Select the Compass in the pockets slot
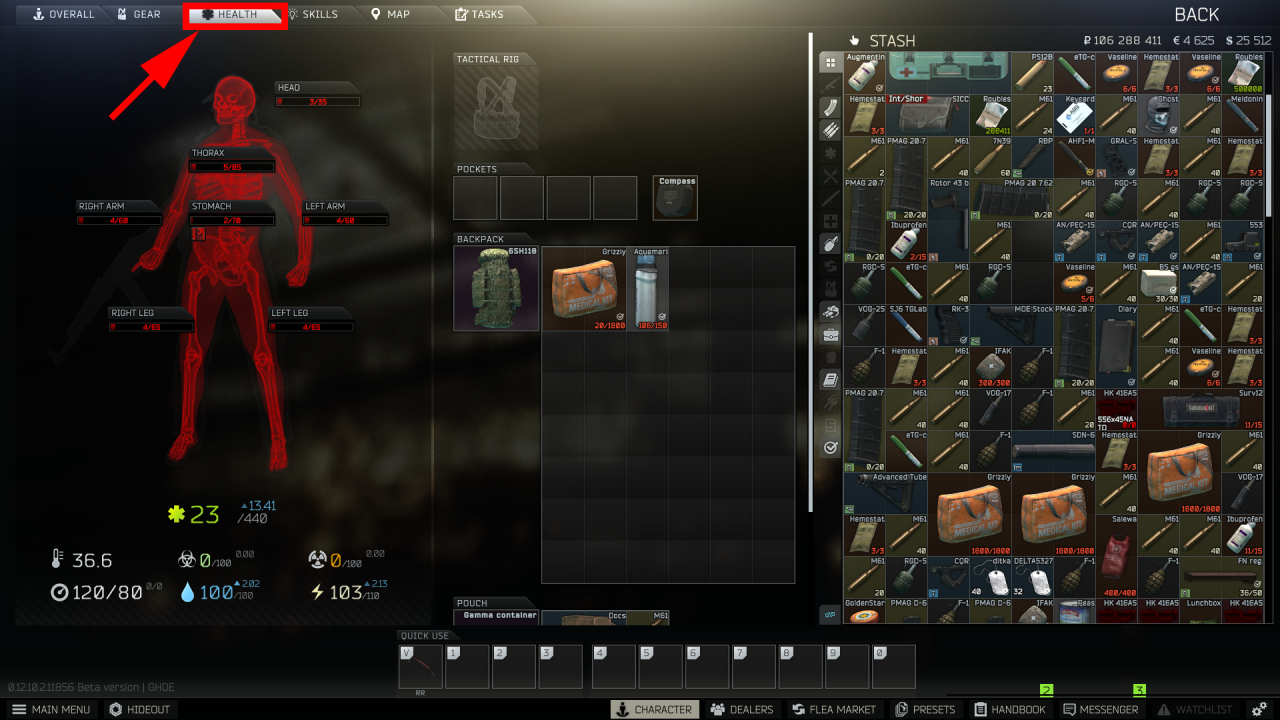The image size is (1280, 720). [x=675, y=197]
